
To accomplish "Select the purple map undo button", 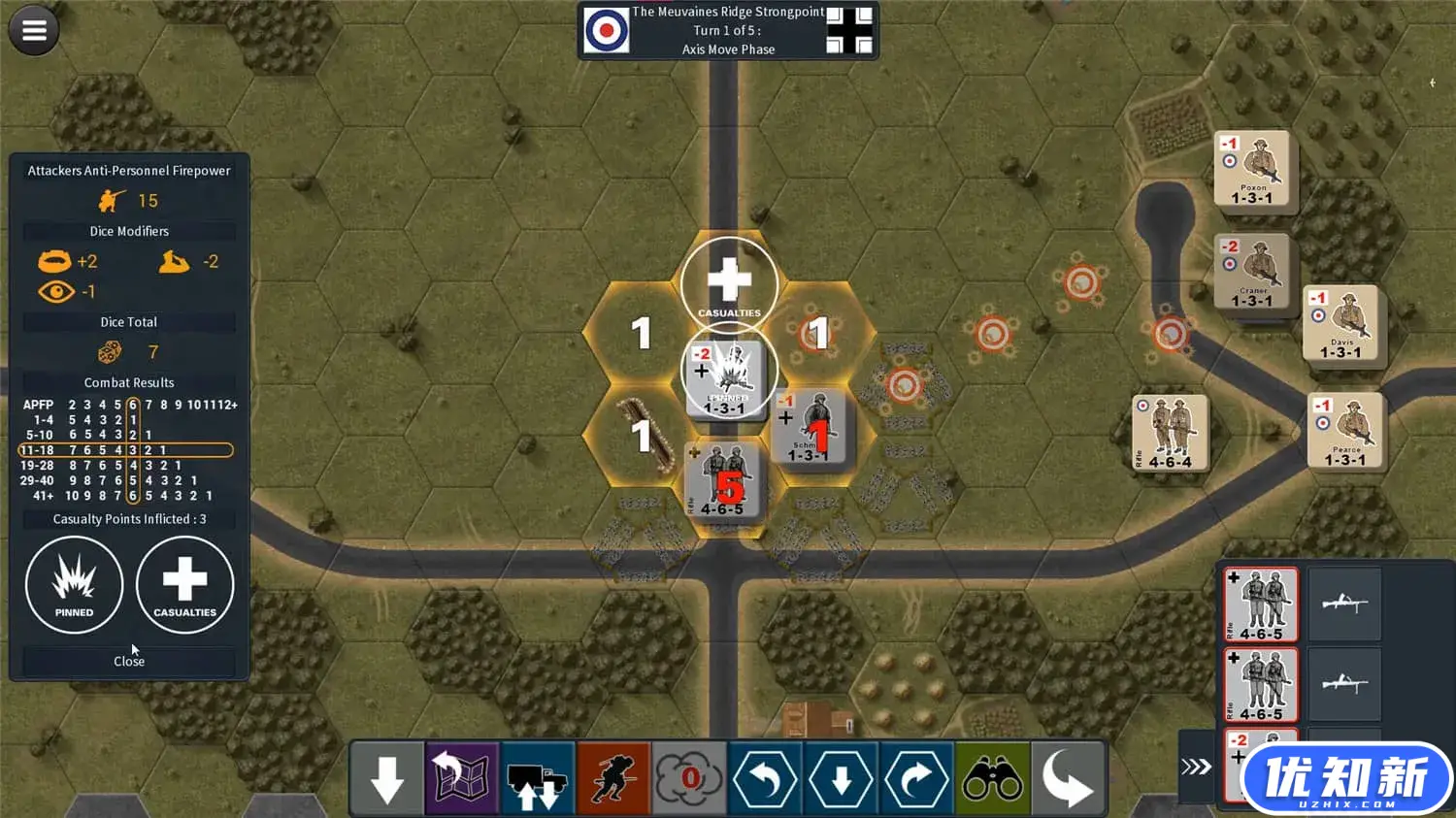I will coord(462,778).
